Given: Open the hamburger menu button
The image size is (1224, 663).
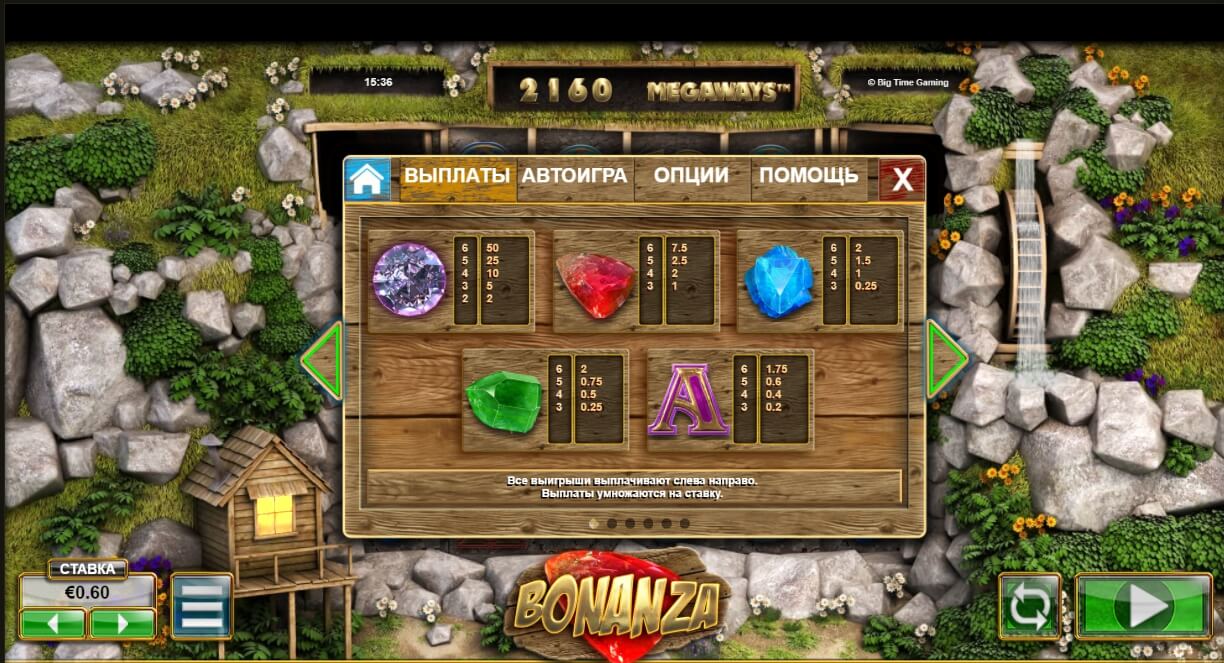Looking at the screenshot, I should (201, 605).
